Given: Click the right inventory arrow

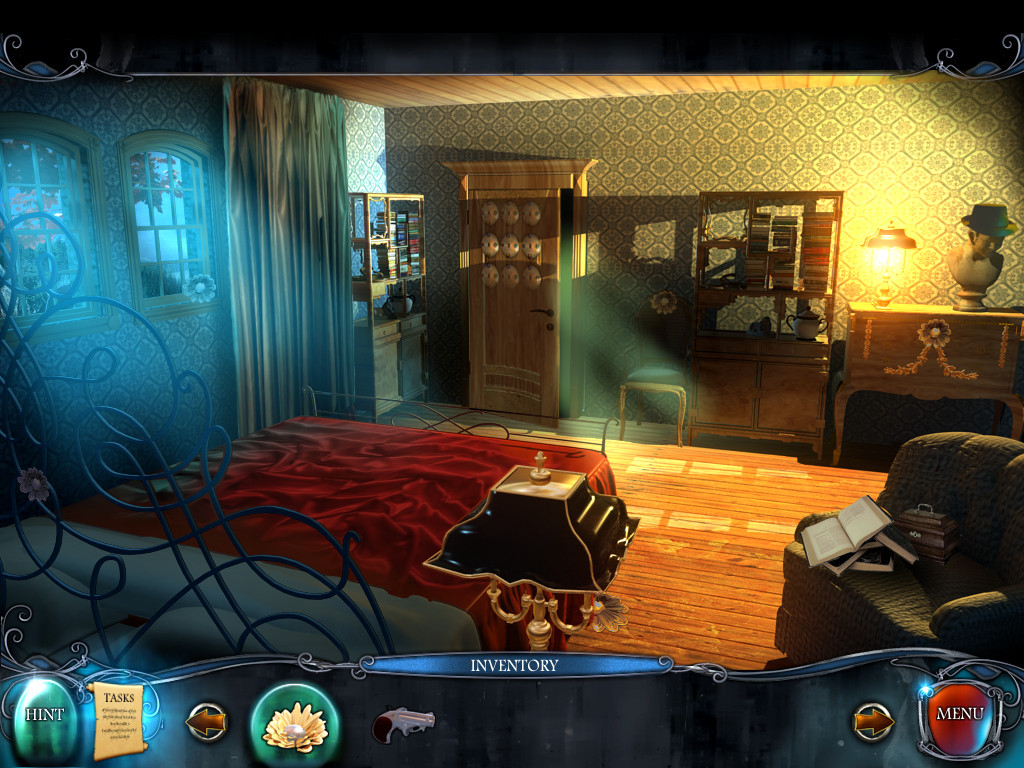Looking at the screenshot, I should point(873,721).
